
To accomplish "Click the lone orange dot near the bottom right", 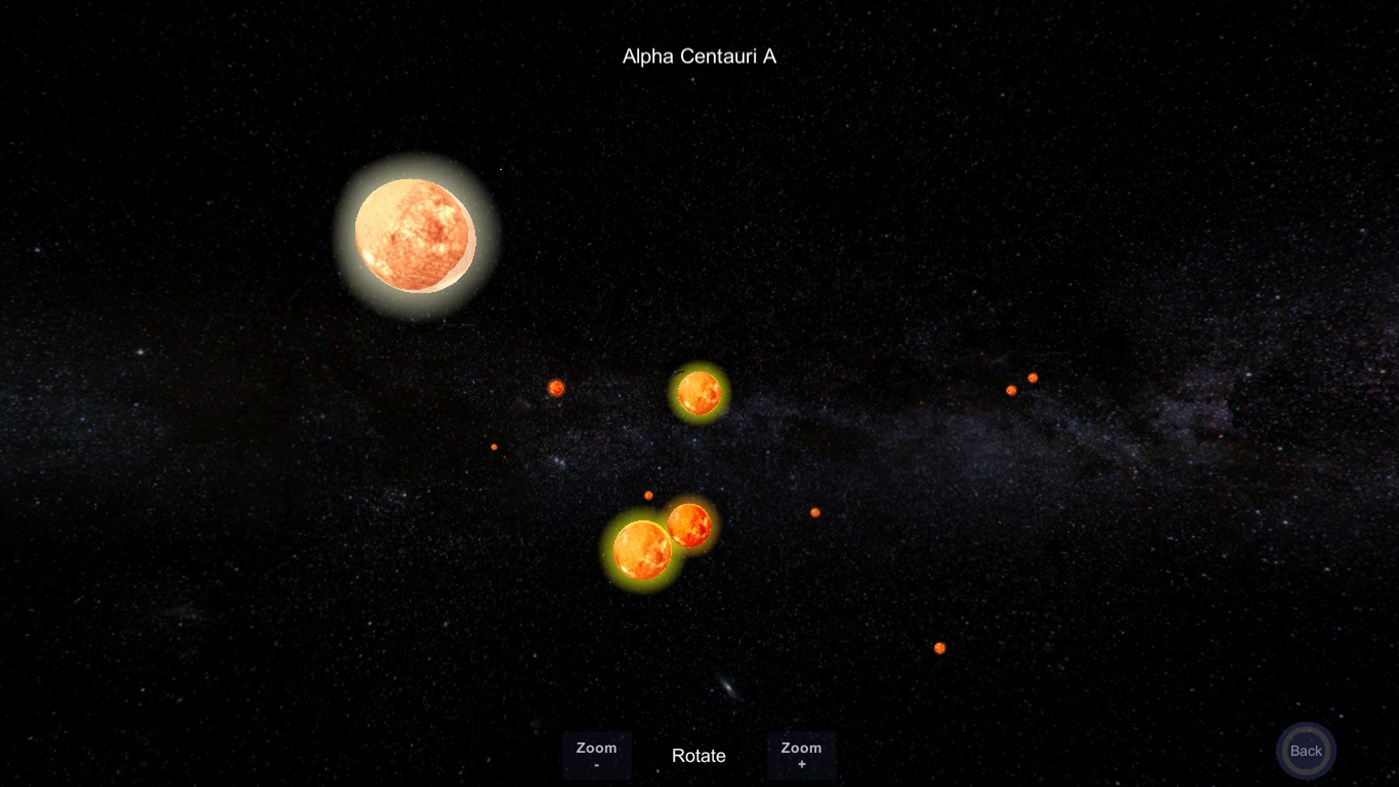I will point(938,649).
